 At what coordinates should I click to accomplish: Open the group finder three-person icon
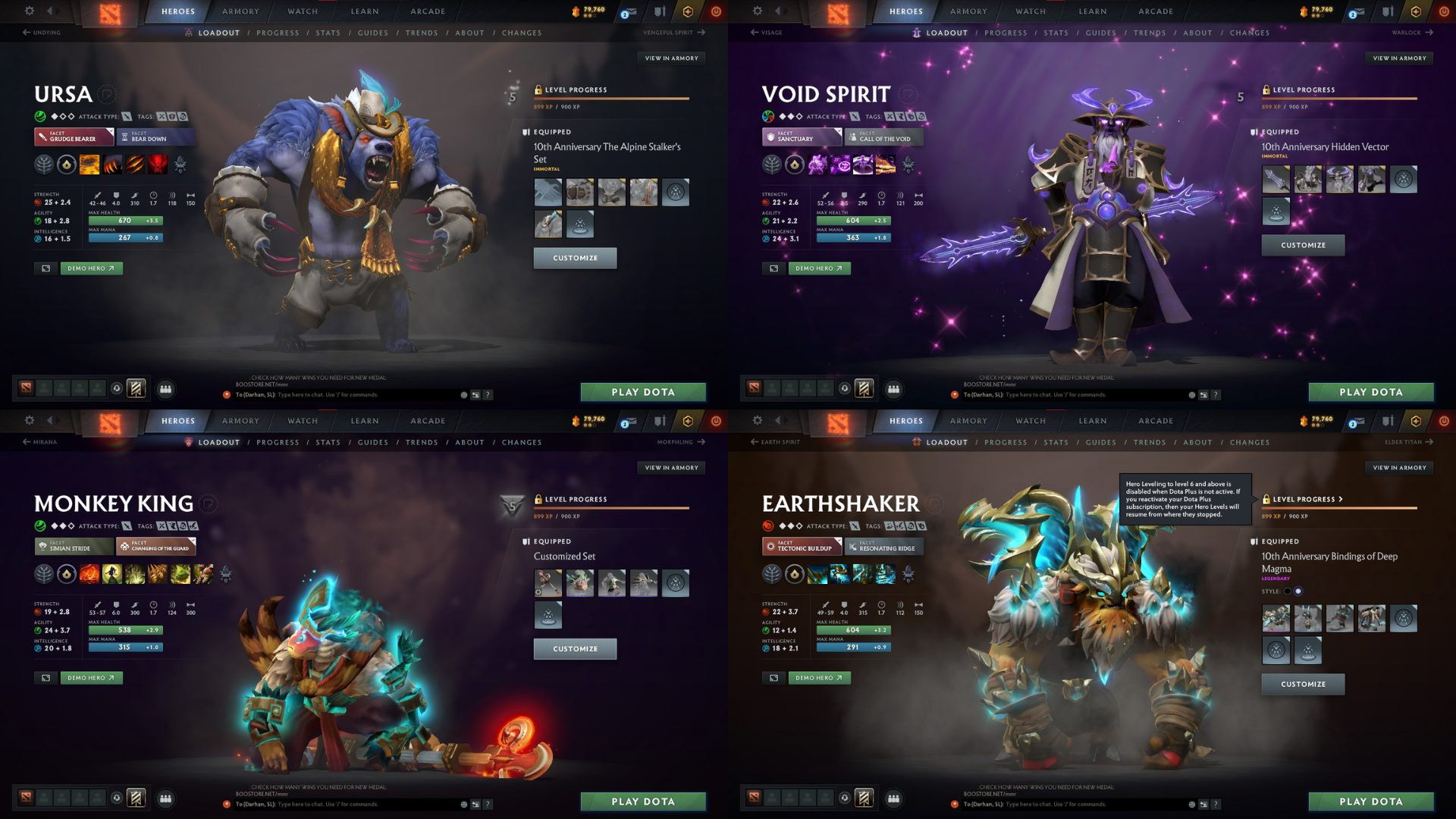(x=166, y=388)
